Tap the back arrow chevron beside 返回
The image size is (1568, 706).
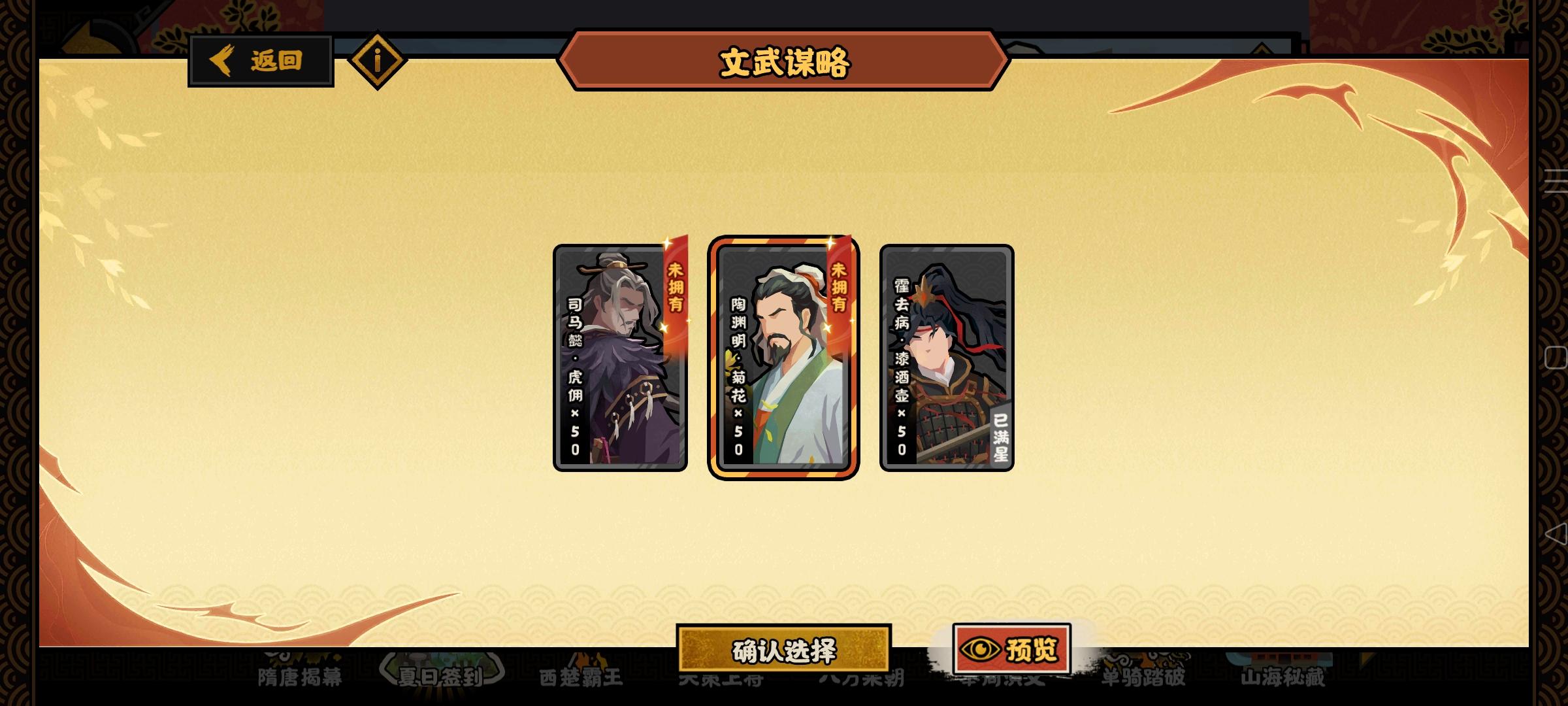(222, 60)
